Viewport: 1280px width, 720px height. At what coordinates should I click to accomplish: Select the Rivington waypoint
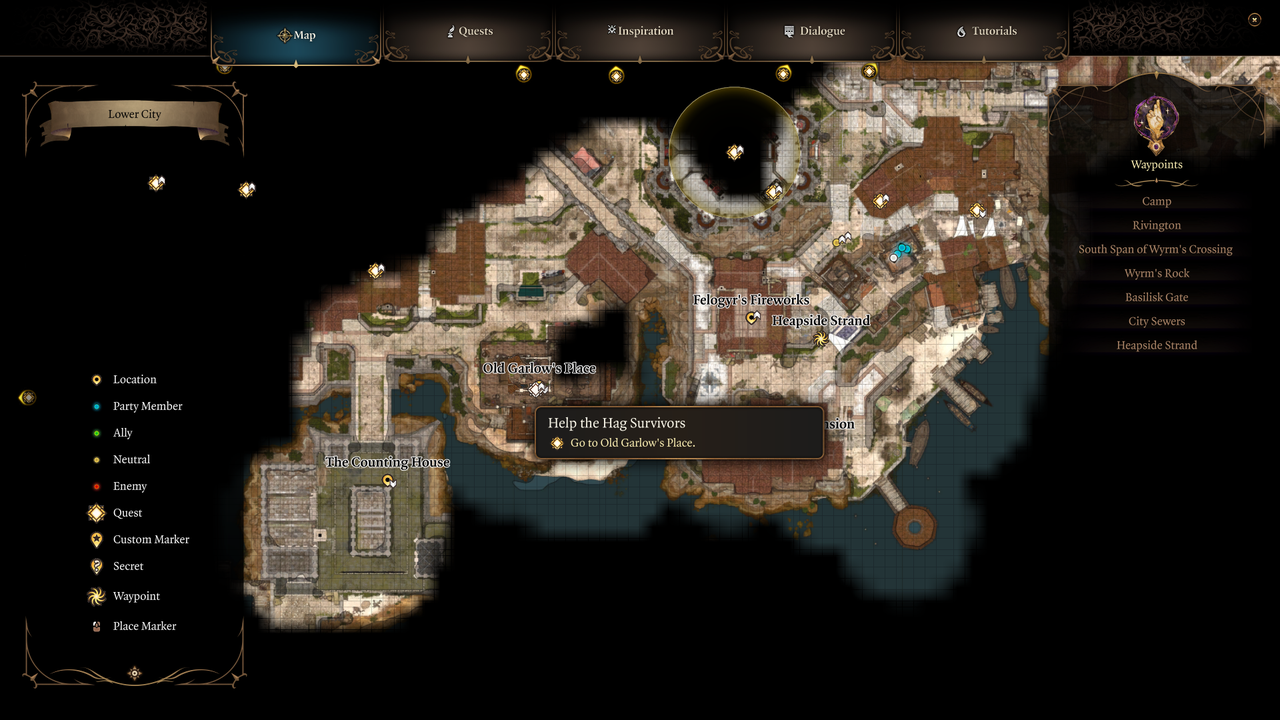pos(1156,225)
